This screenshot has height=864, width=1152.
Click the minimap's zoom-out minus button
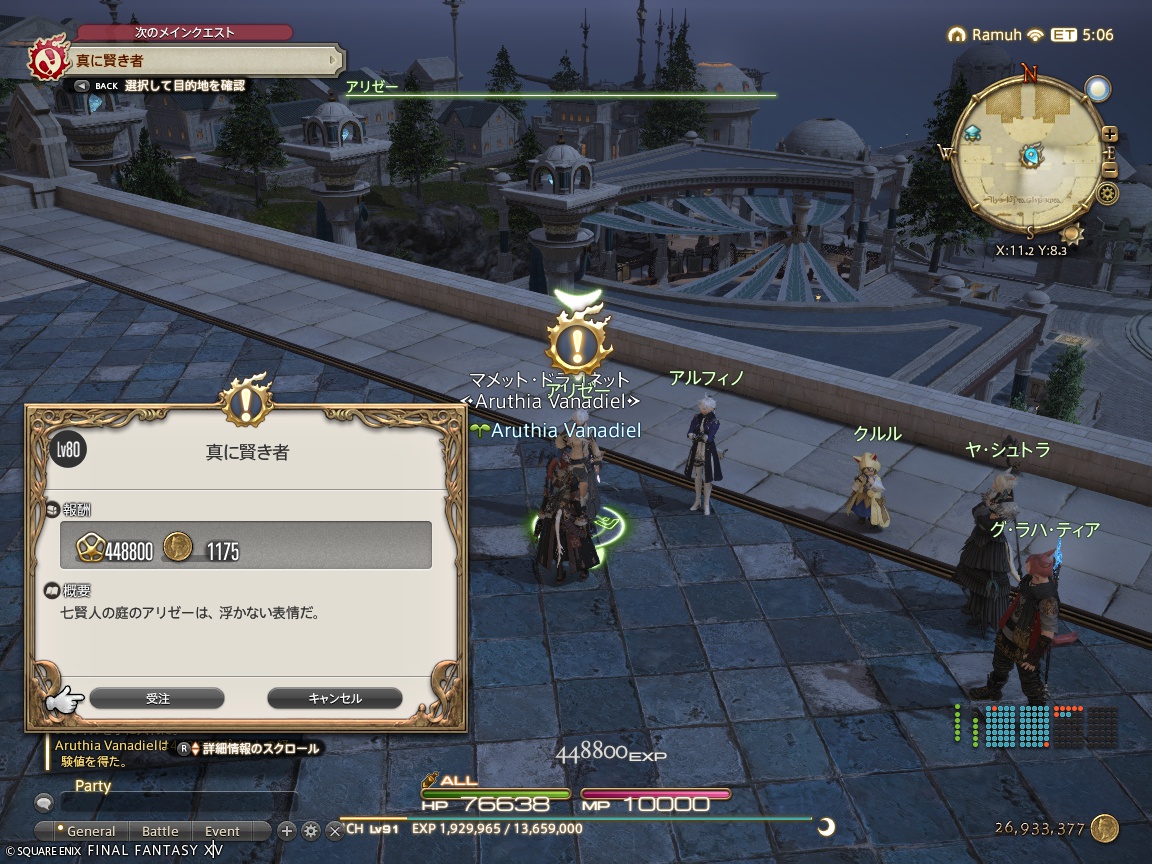tap(1109, 172)
